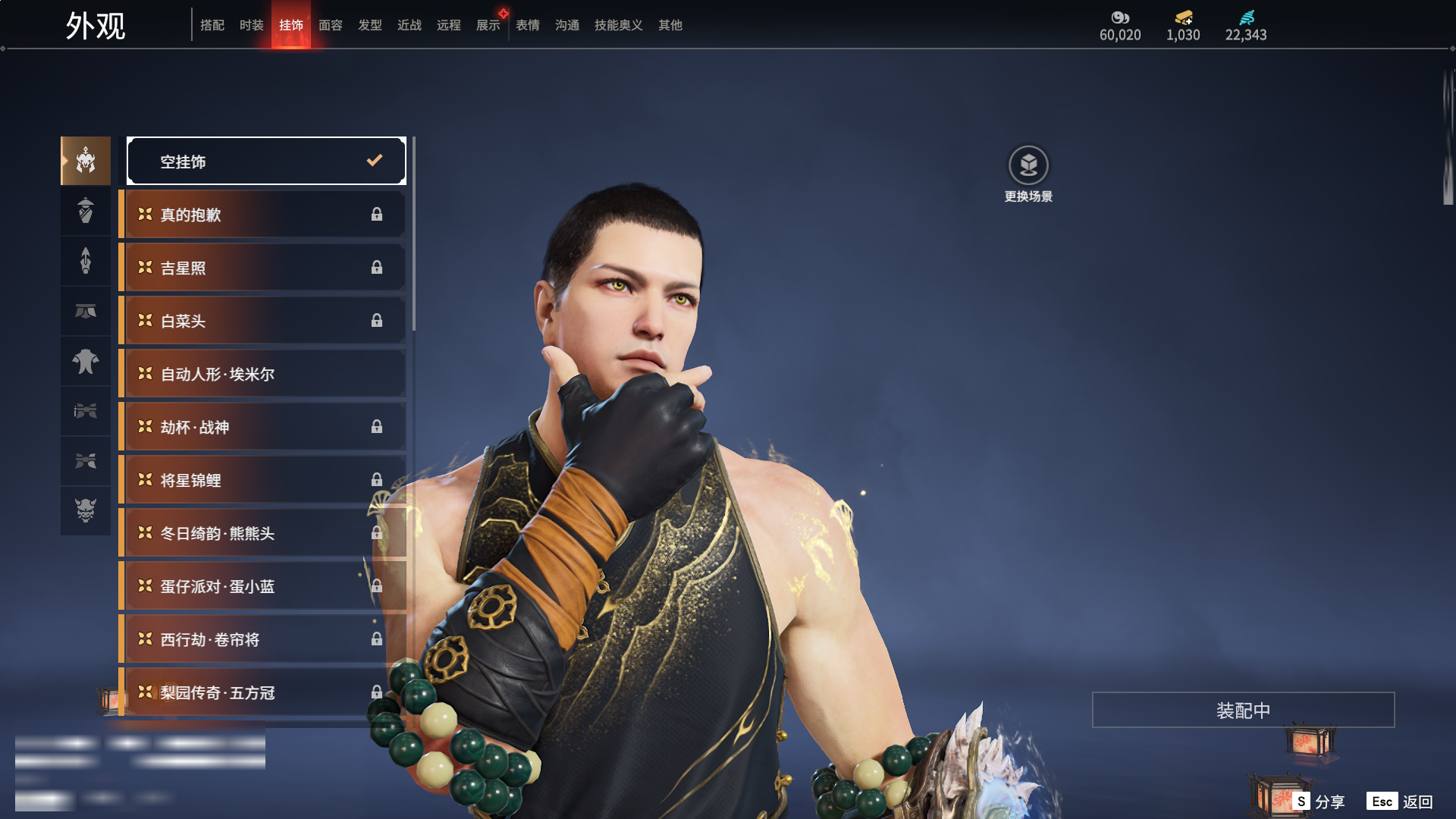Select the 吉星照 accessory
This screenshot has height=819, width=1456.
262,268
